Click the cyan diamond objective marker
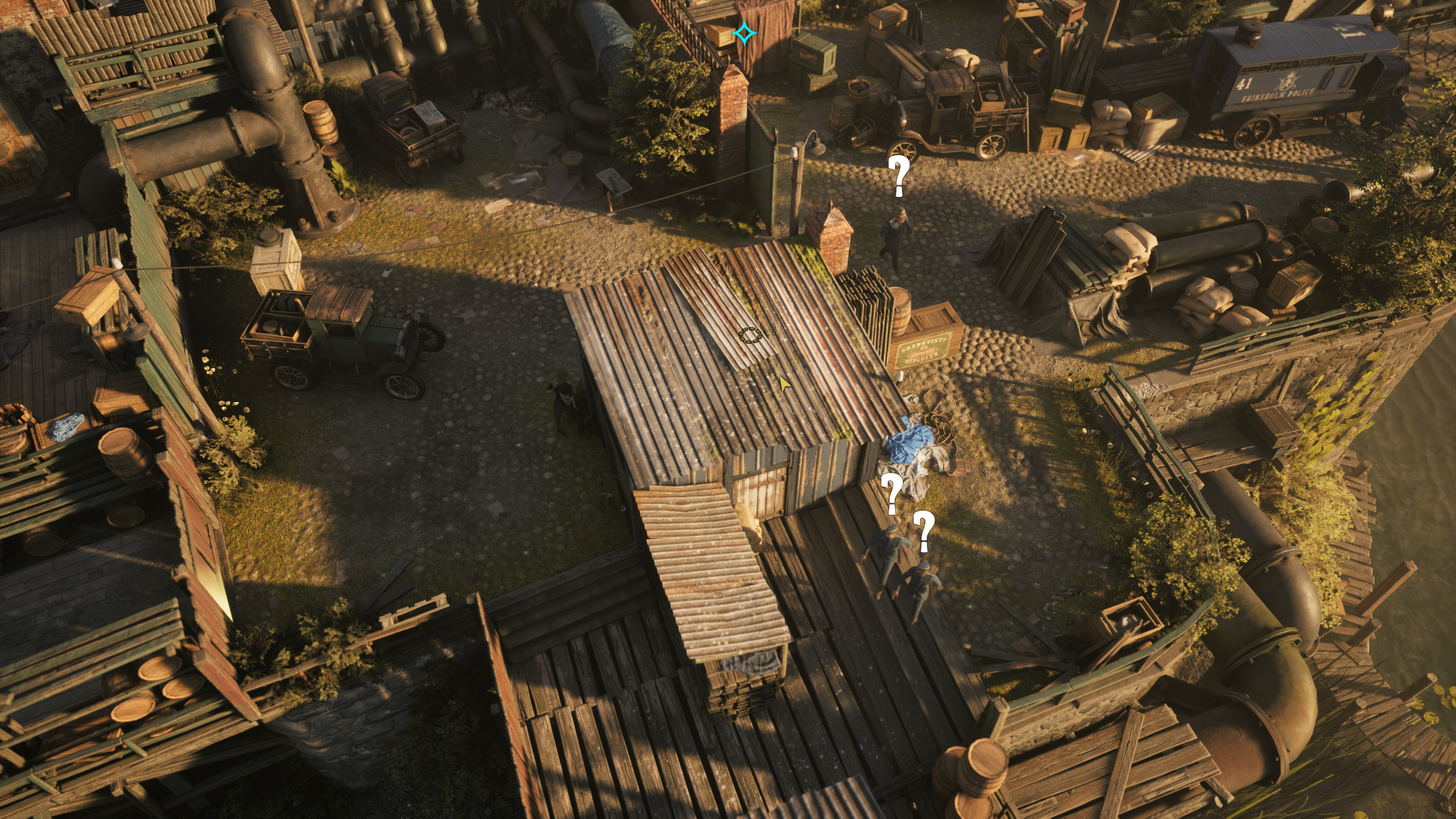 (744, 34)
